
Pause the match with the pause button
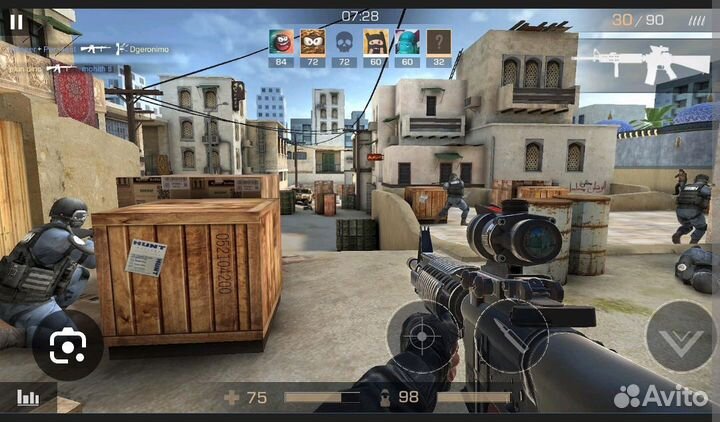[x=16, y=21]
